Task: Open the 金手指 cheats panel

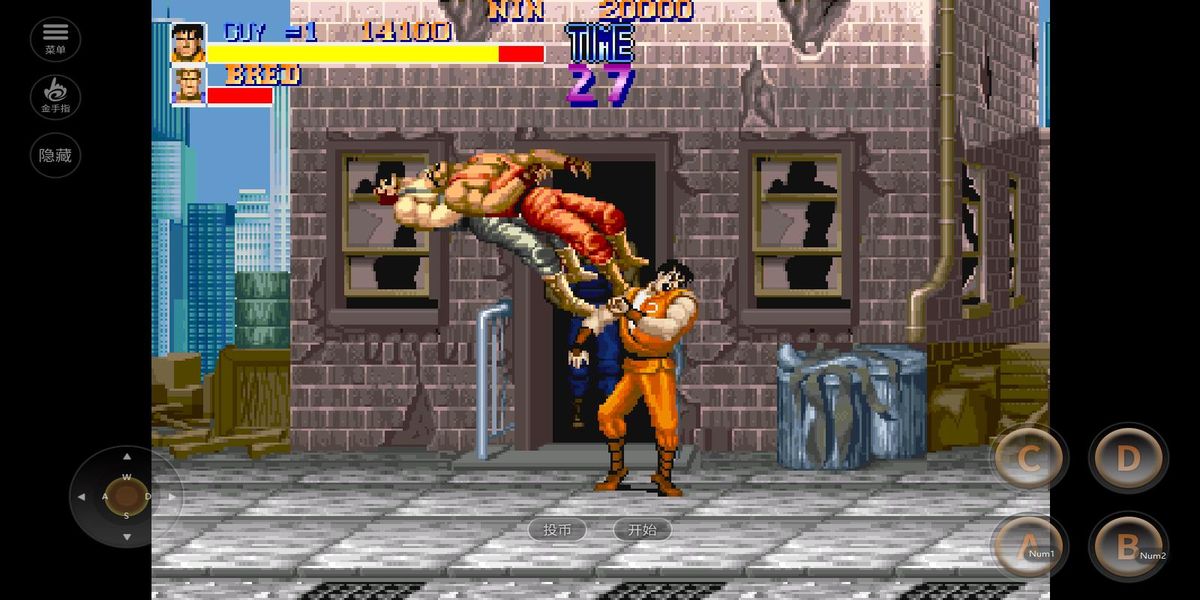Action: 55,97
